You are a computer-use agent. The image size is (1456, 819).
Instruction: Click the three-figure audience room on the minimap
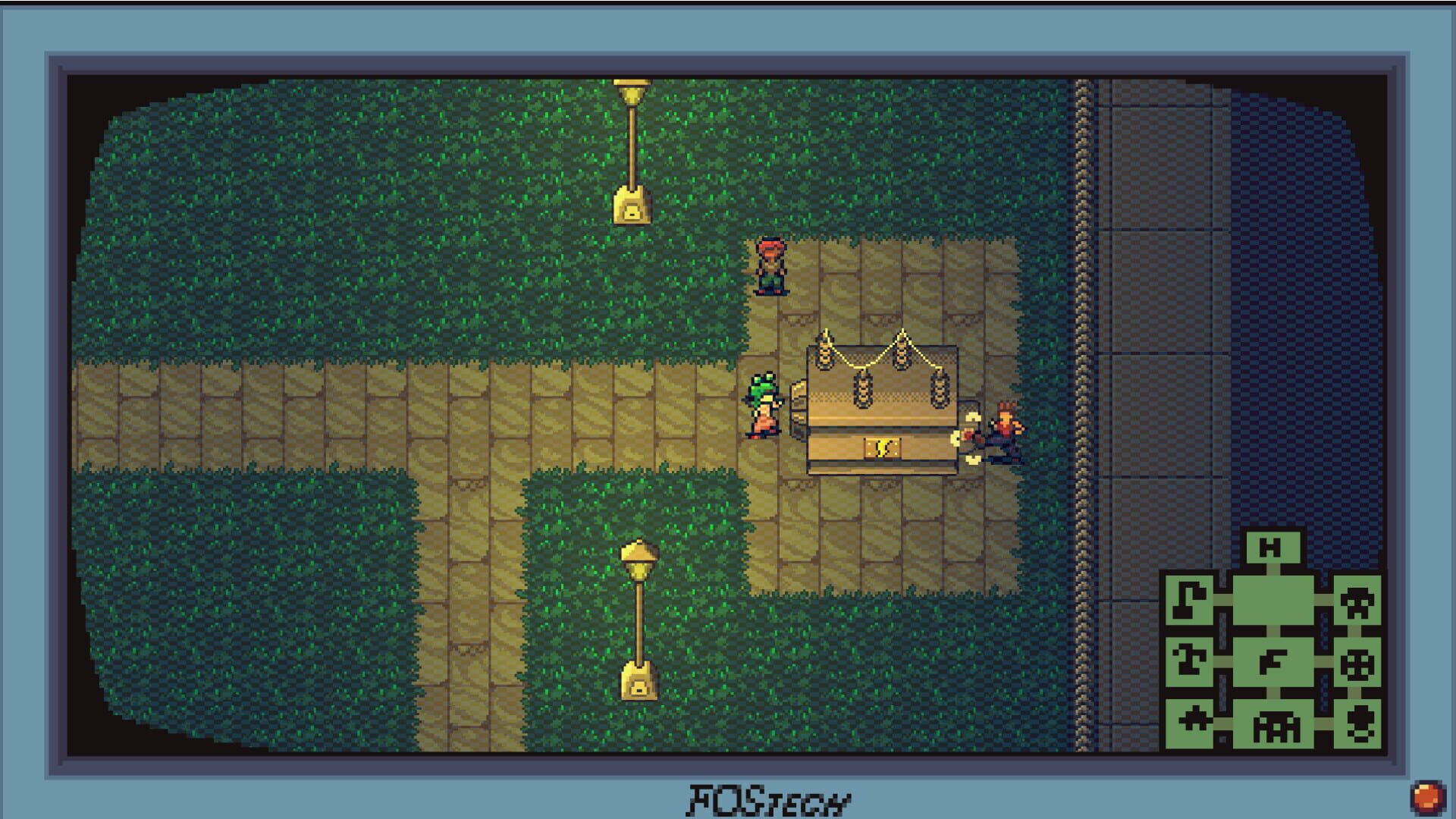1276,726
